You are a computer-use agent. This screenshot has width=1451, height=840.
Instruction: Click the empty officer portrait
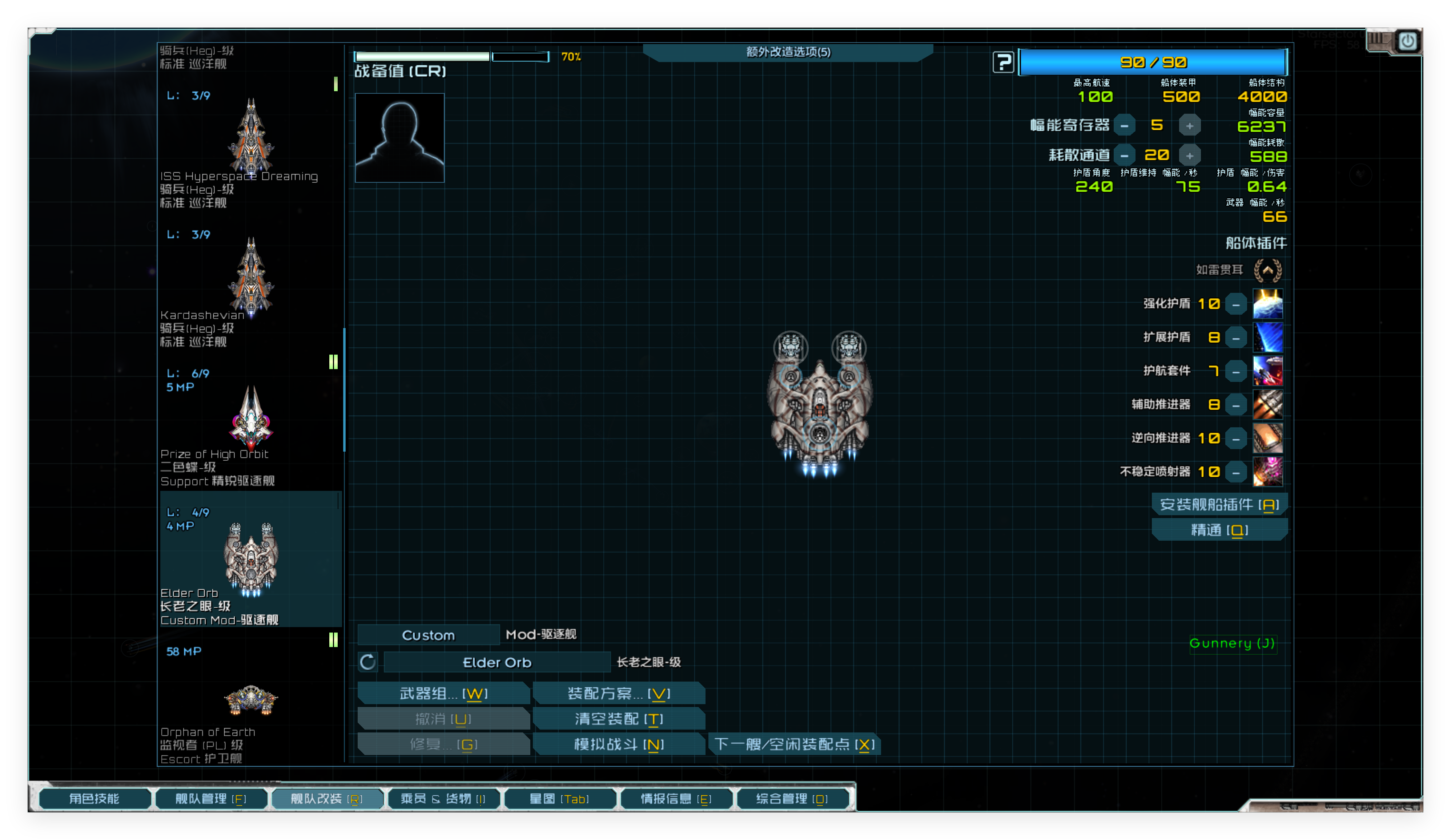[x=399, y=138]
